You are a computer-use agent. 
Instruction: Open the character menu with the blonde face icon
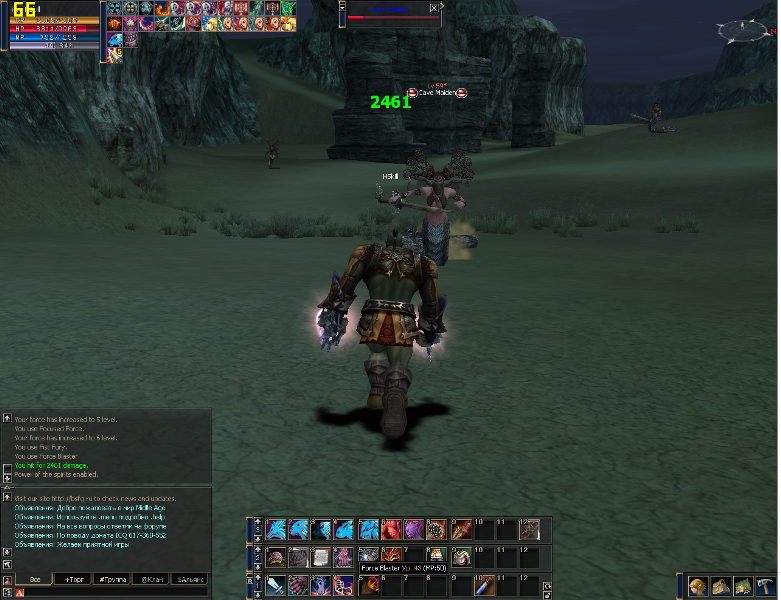[698, 587]
